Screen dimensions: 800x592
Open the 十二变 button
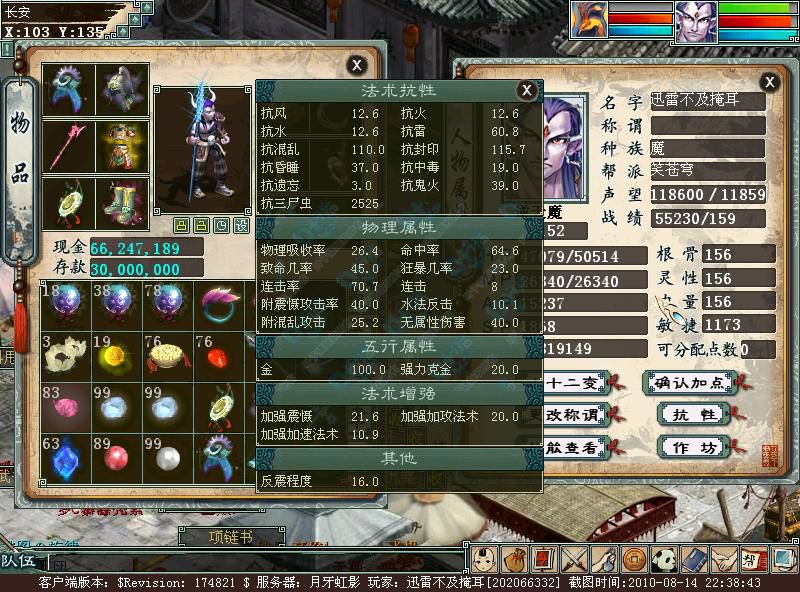[x=573, y=382]
